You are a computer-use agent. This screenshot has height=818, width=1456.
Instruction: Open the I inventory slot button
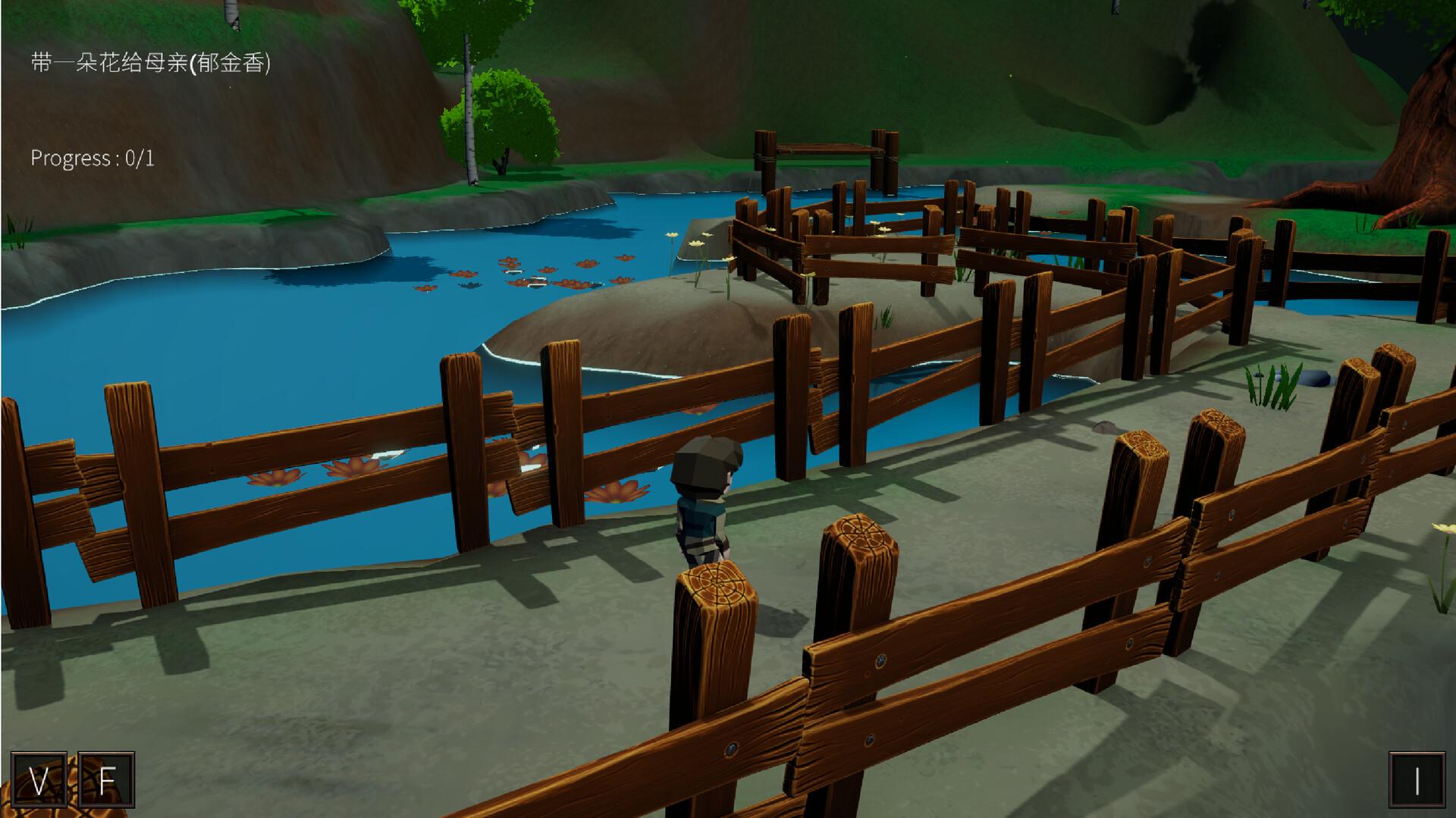(1417, 780)
